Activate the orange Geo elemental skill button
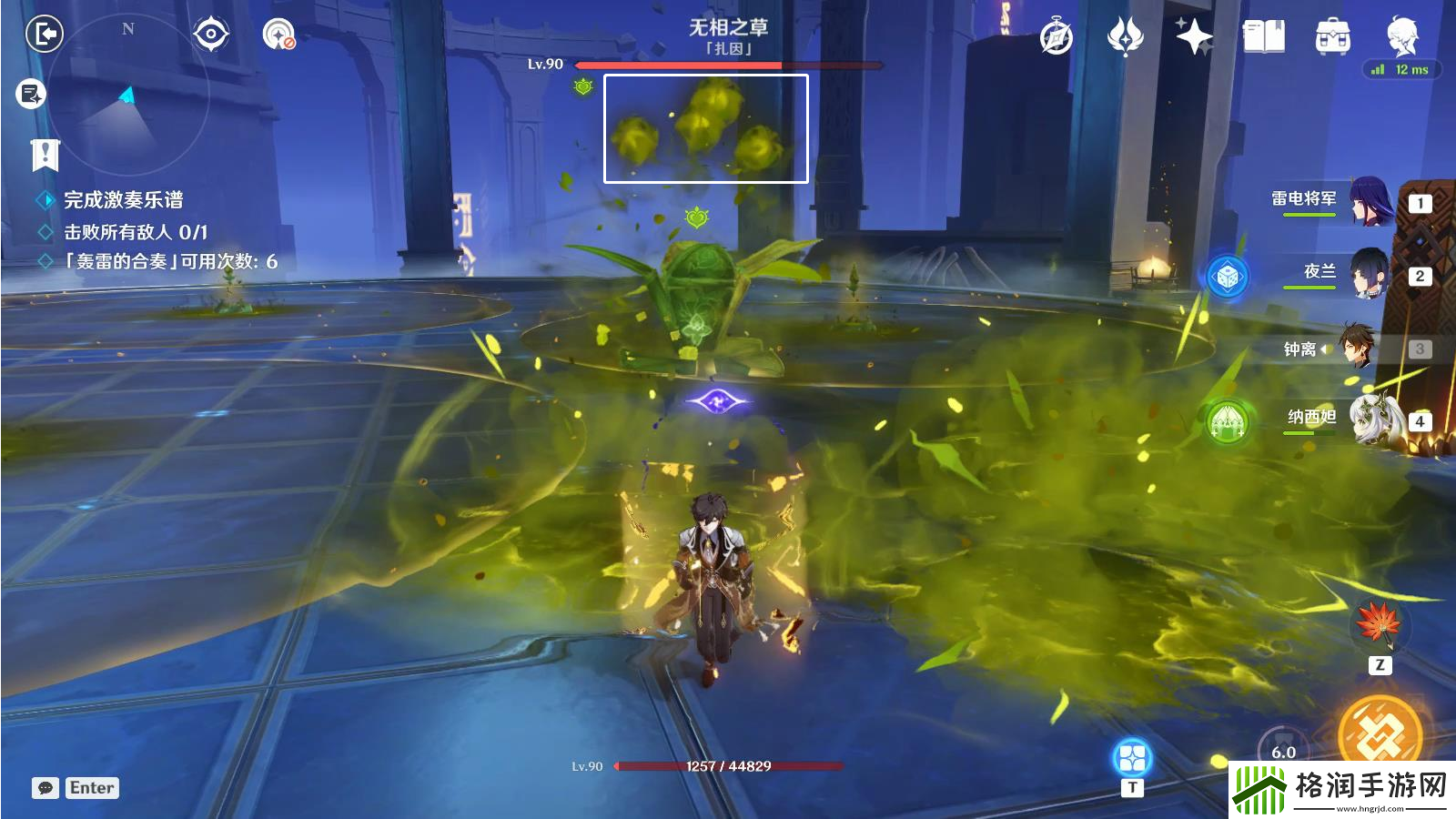Viewport: 1456px width, 819px height. coord(1380,730)
